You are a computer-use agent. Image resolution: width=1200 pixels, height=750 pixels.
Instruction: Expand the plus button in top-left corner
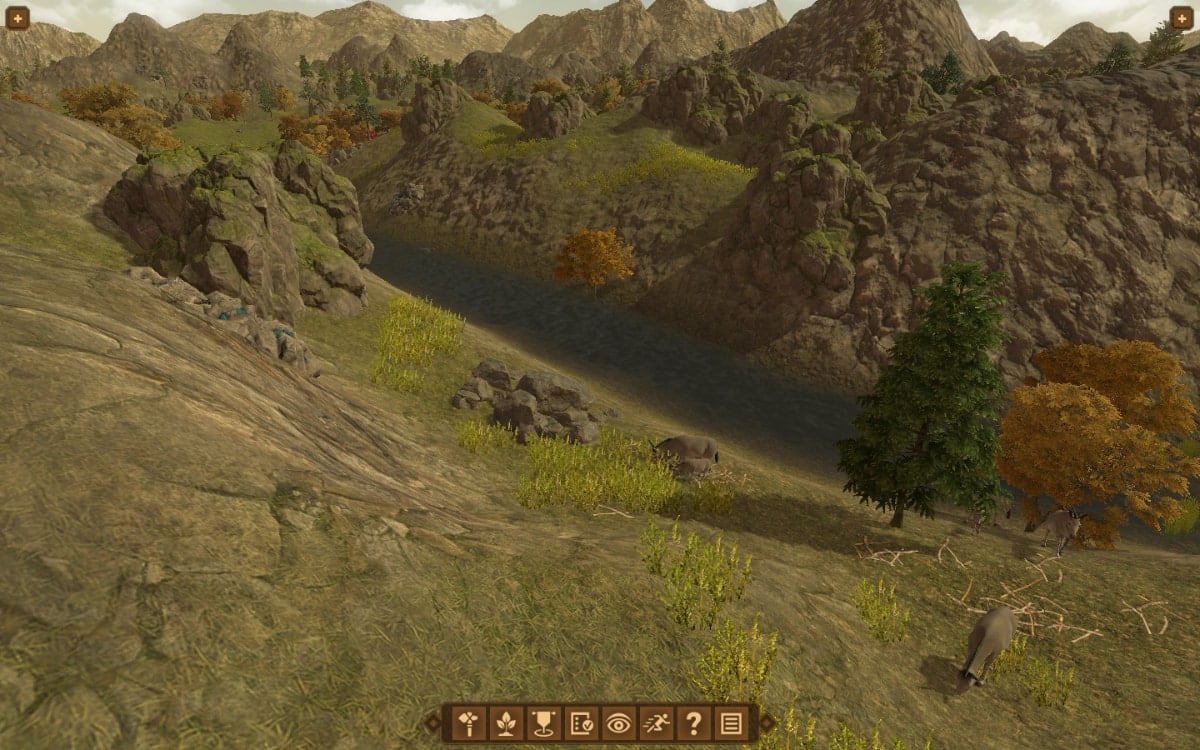point(17,18)
